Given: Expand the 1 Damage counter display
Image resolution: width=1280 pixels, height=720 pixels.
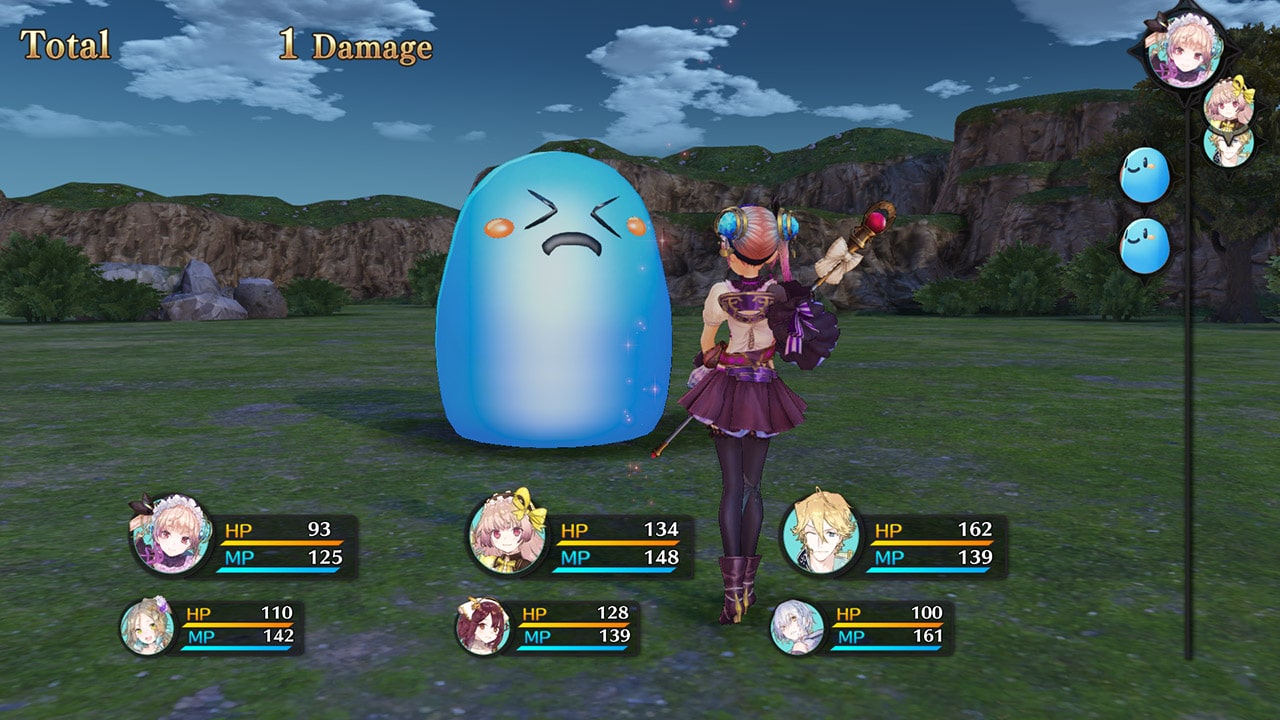Looking at the screenshot, I should pyautogui.click(x=356, y=44).
